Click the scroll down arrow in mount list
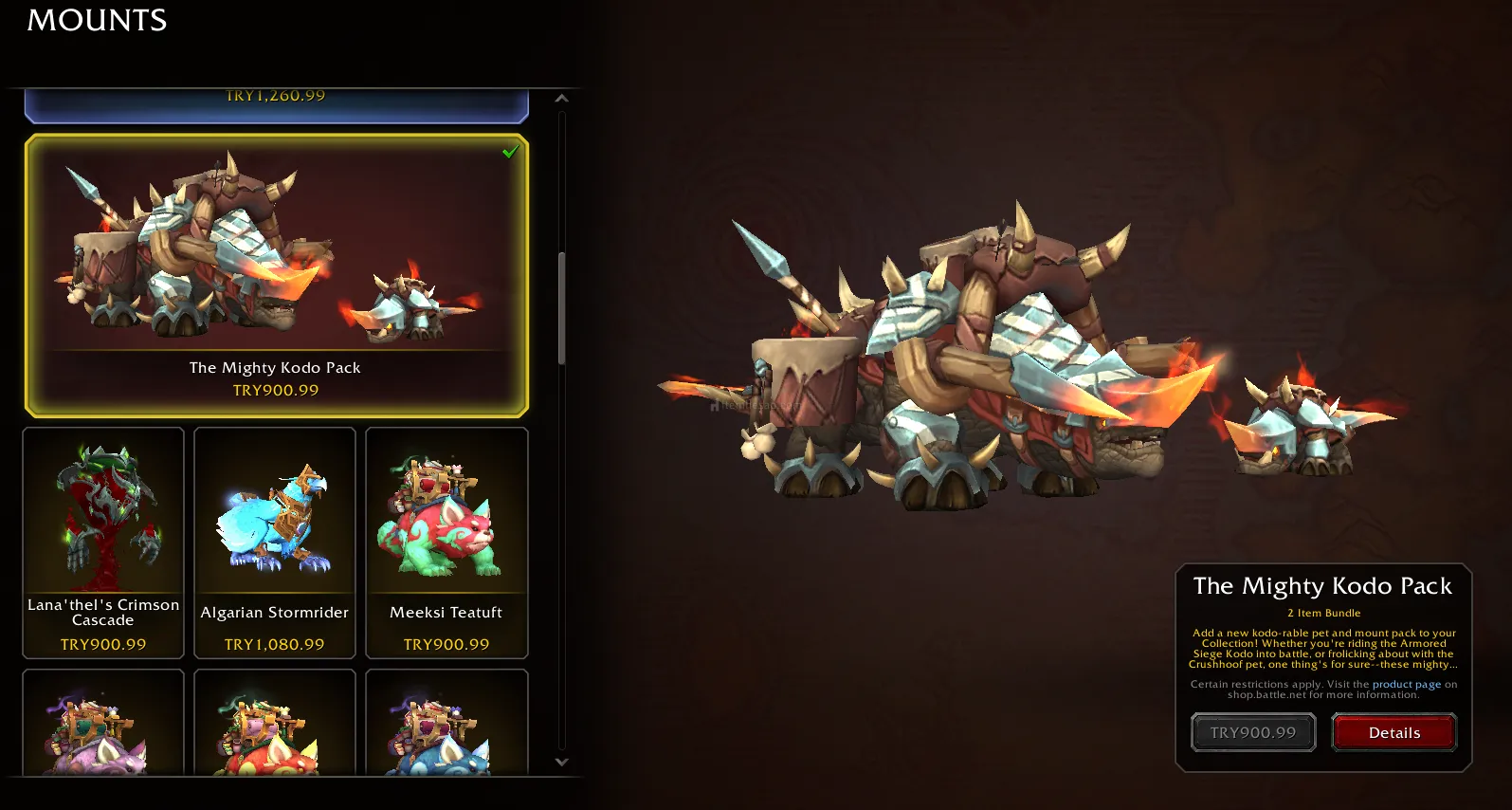This screenshot has width=1512, height=810. pyautogui.click(x=561, y=762)
